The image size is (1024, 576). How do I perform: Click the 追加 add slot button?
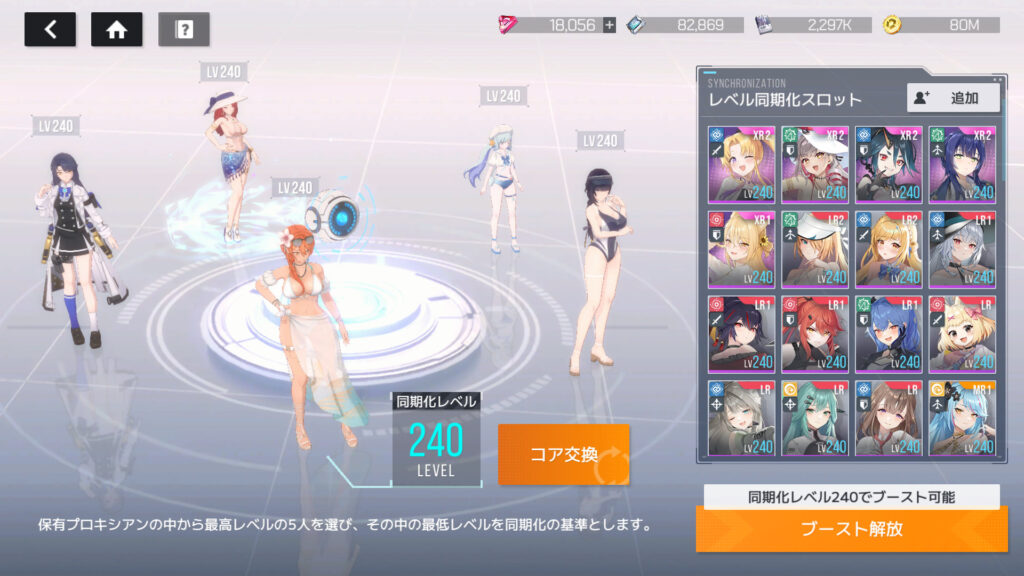[x=953, y=97]
